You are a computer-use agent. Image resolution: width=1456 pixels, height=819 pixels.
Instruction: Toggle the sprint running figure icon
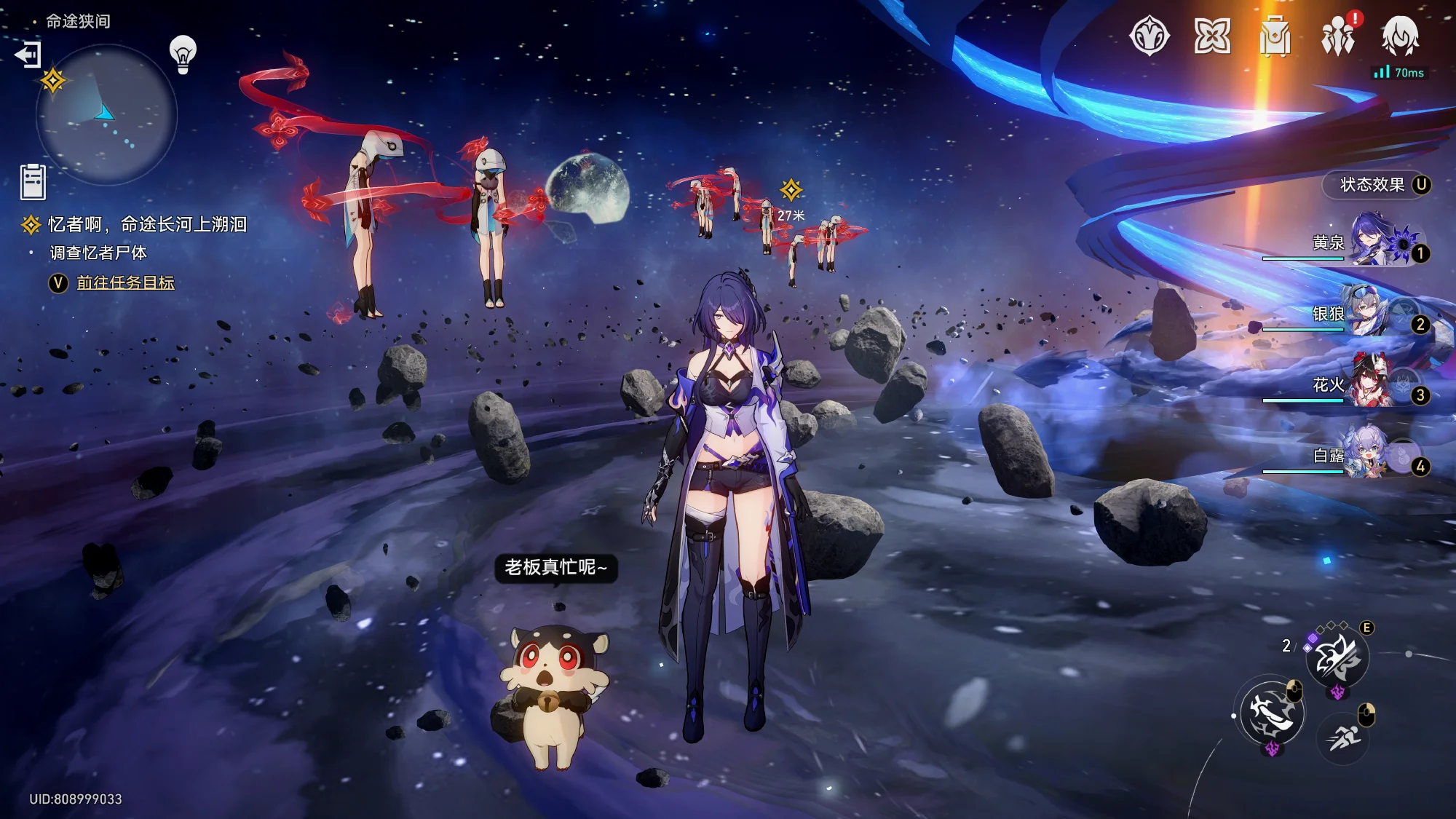point(1342,738)
